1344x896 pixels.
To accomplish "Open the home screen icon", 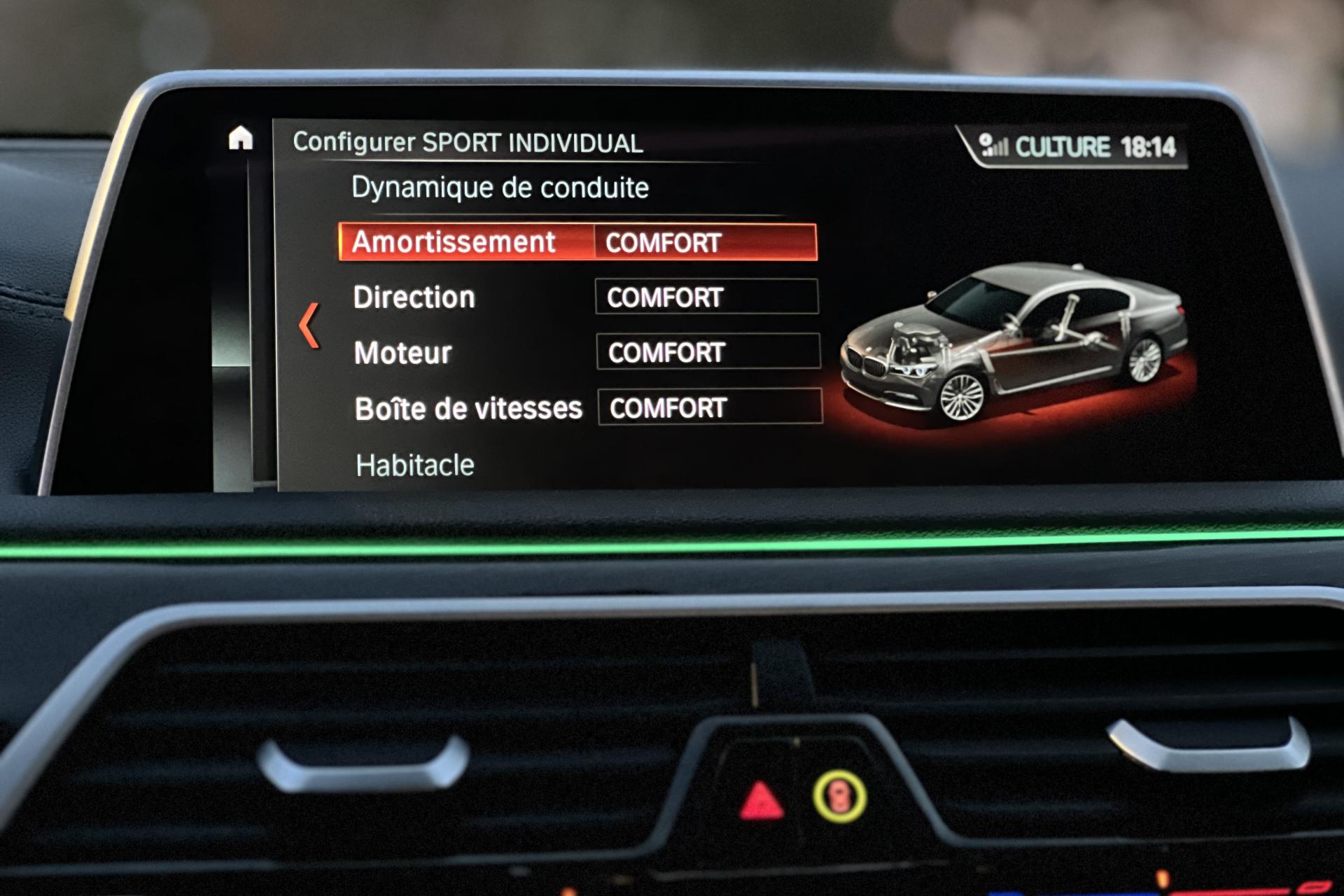I will (x=240, y=138).
